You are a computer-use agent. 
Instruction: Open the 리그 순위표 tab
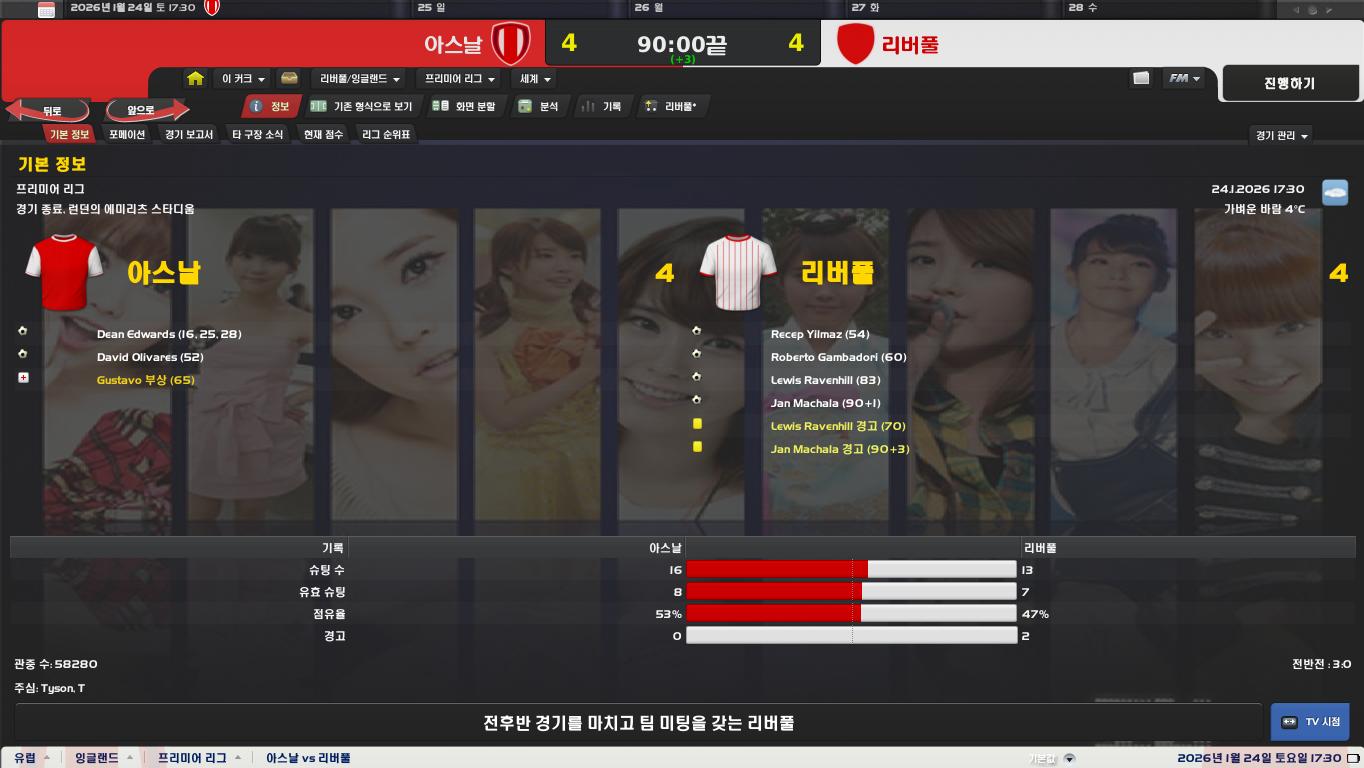pyautogui.click(x=386, y=134)
